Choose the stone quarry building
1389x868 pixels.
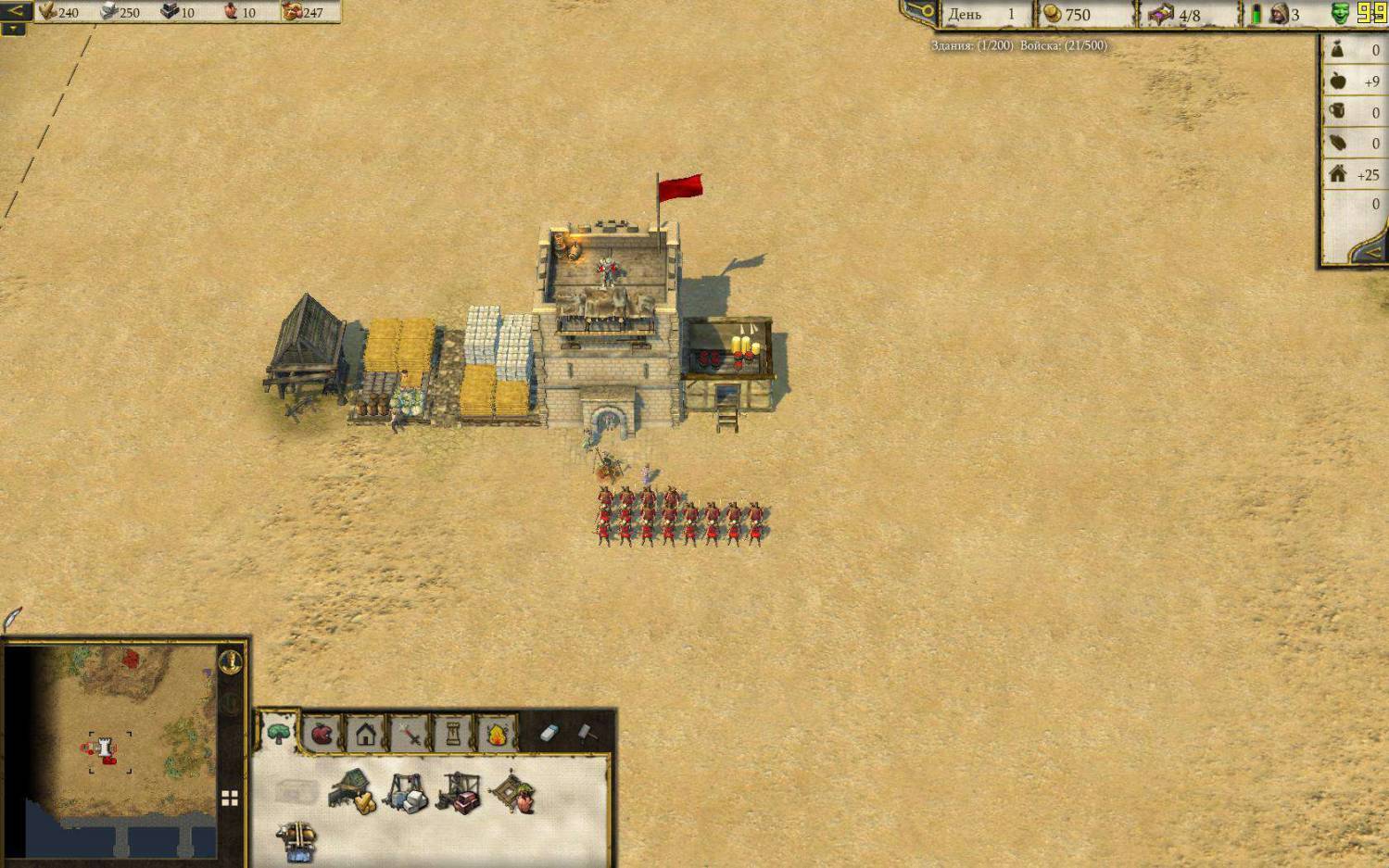pyautogui.click(x=406, y=793)
